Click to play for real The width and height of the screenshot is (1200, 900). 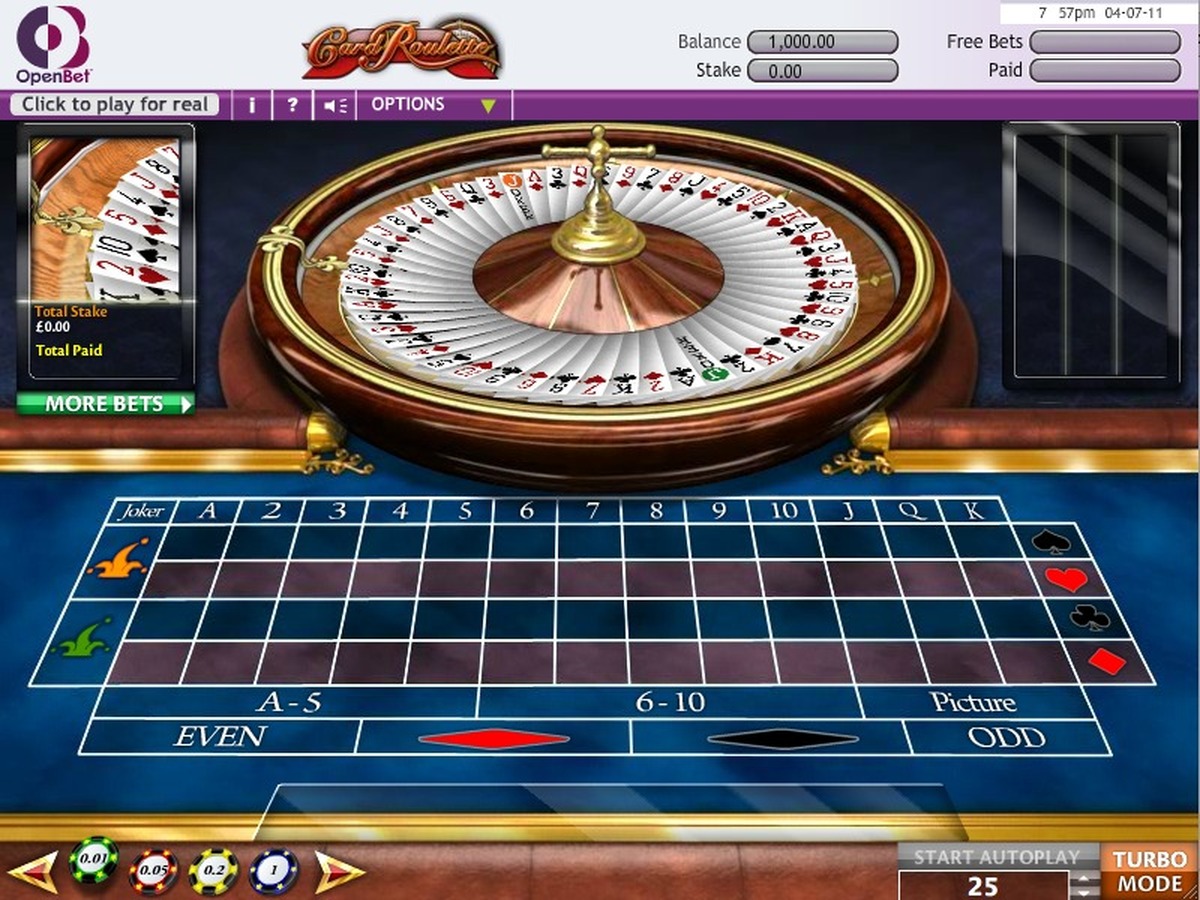point(115,105)
